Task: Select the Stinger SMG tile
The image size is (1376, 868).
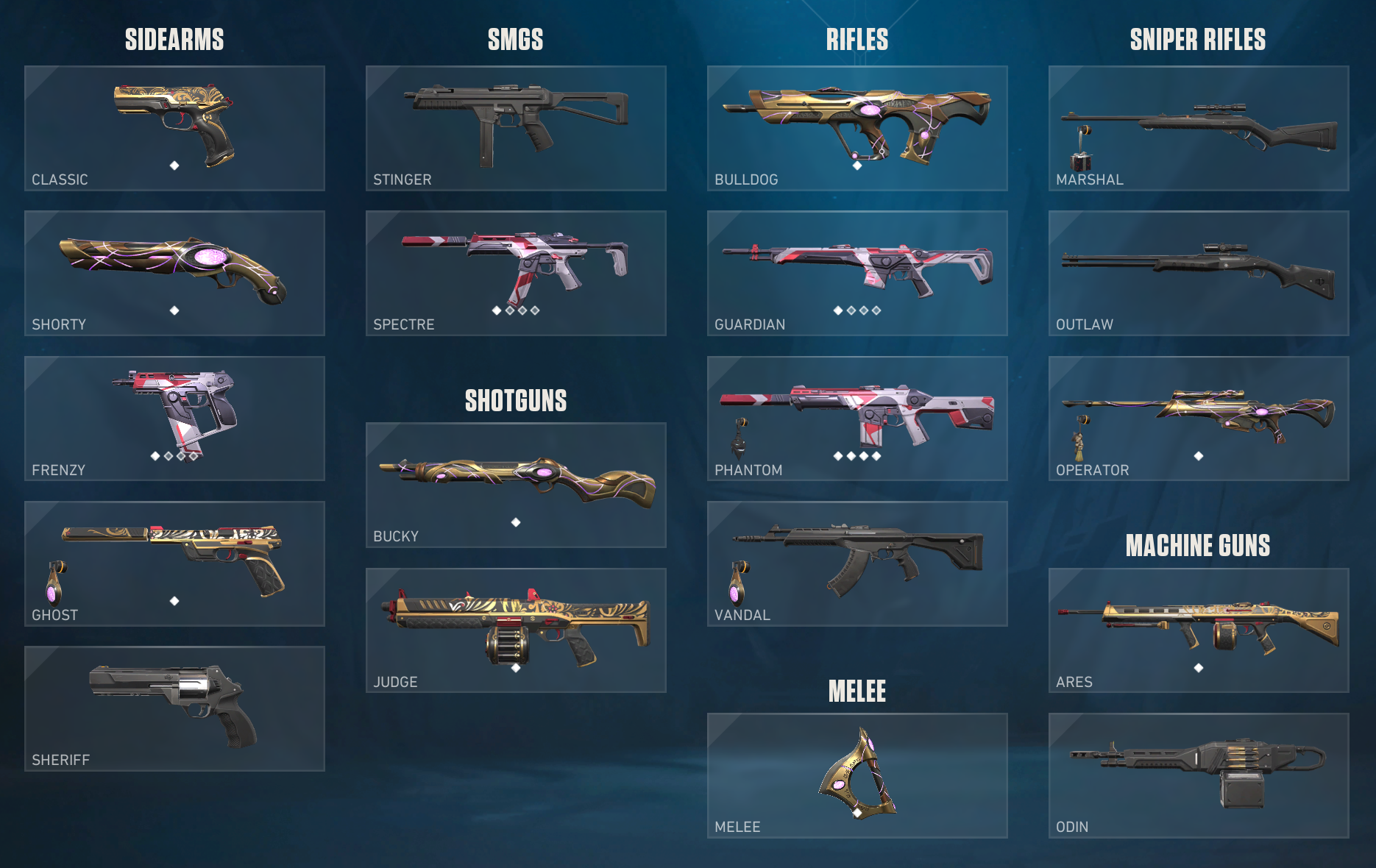Action: point(516,128)
